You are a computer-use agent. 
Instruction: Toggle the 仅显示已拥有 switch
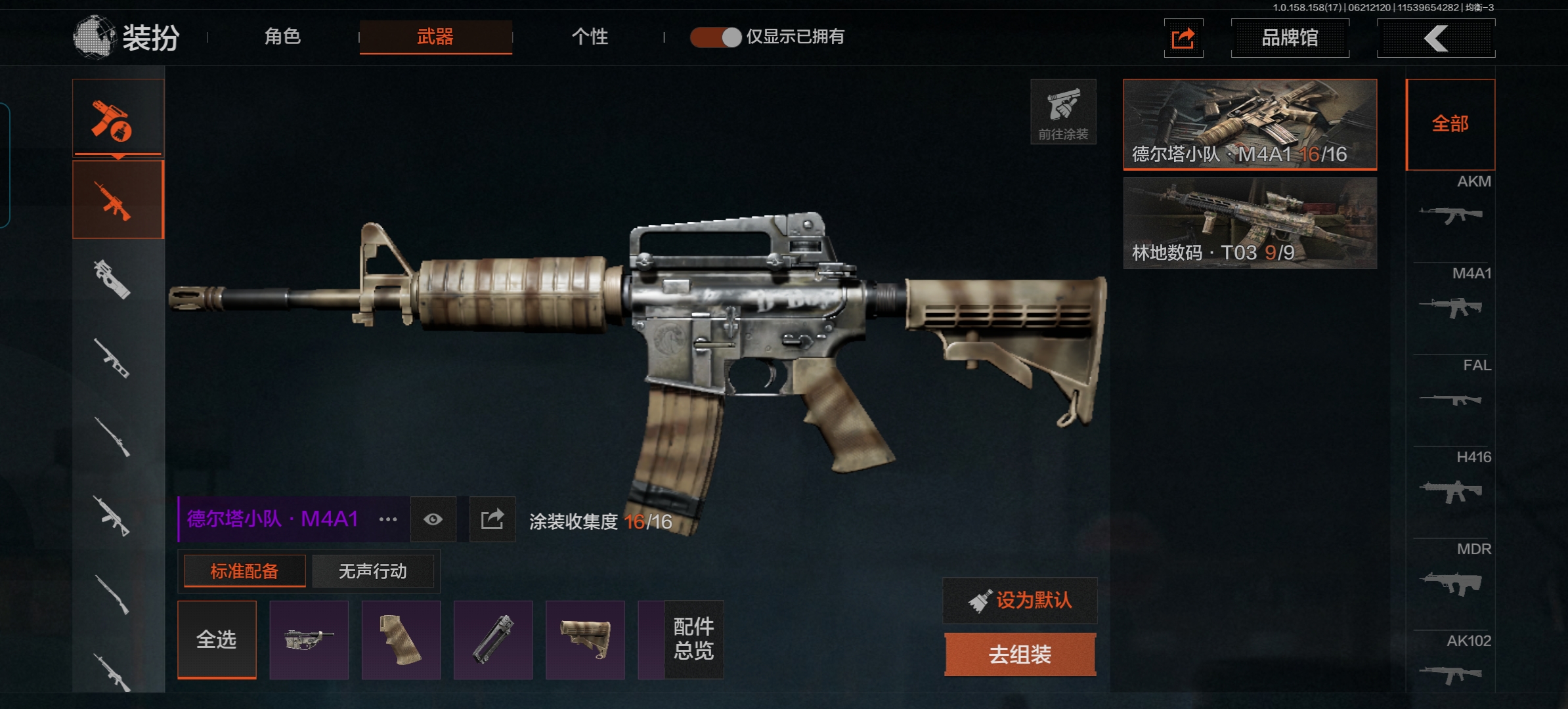716,37
